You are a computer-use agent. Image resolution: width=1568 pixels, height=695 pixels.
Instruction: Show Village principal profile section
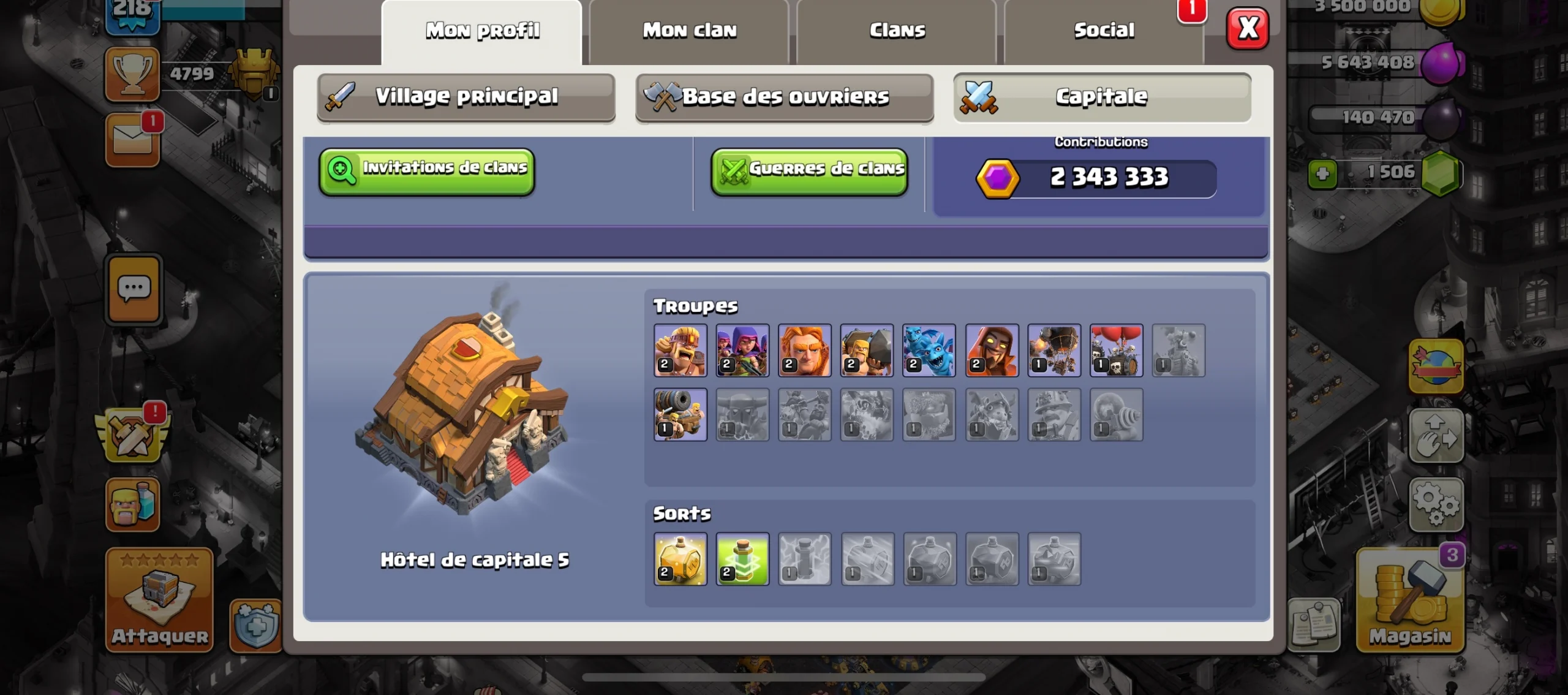pyautogui.click(x=466, y=97)
